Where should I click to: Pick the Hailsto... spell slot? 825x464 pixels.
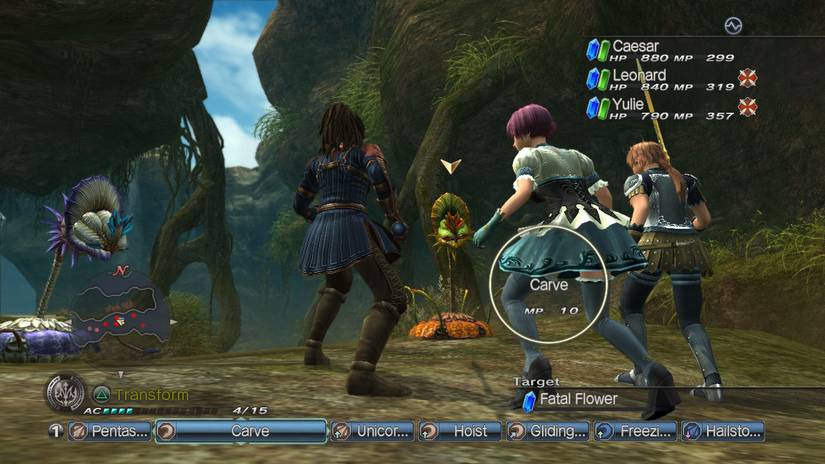(x=721, y=431)
